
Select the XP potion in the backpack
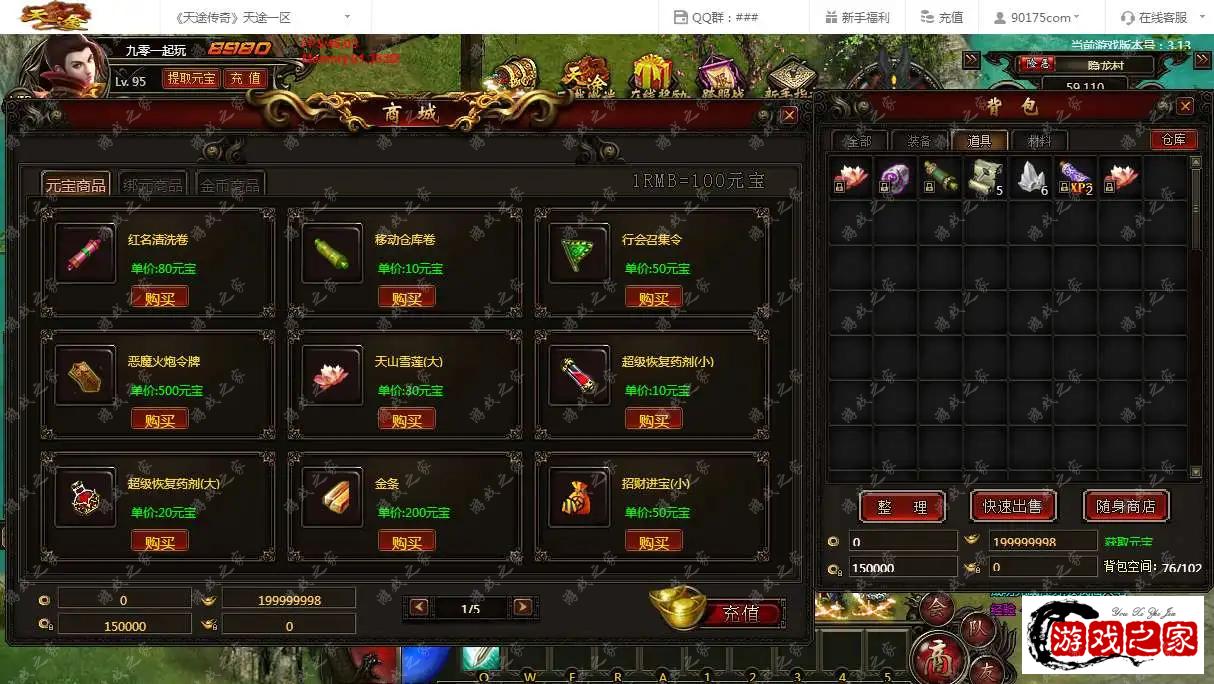pos(1075,178)
